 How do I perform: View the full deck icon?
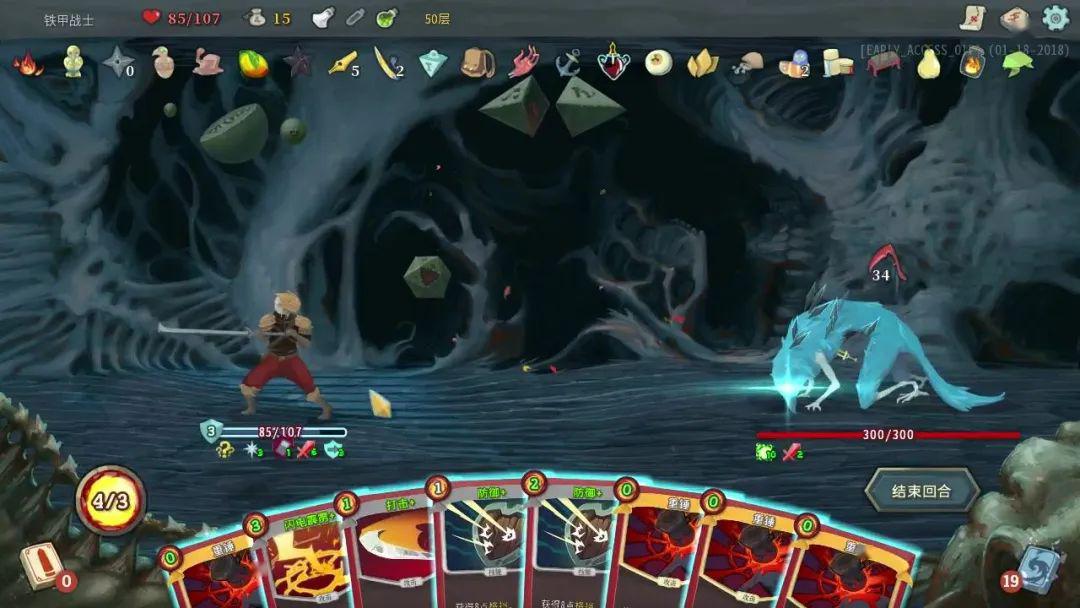[x=1014, y=18]
